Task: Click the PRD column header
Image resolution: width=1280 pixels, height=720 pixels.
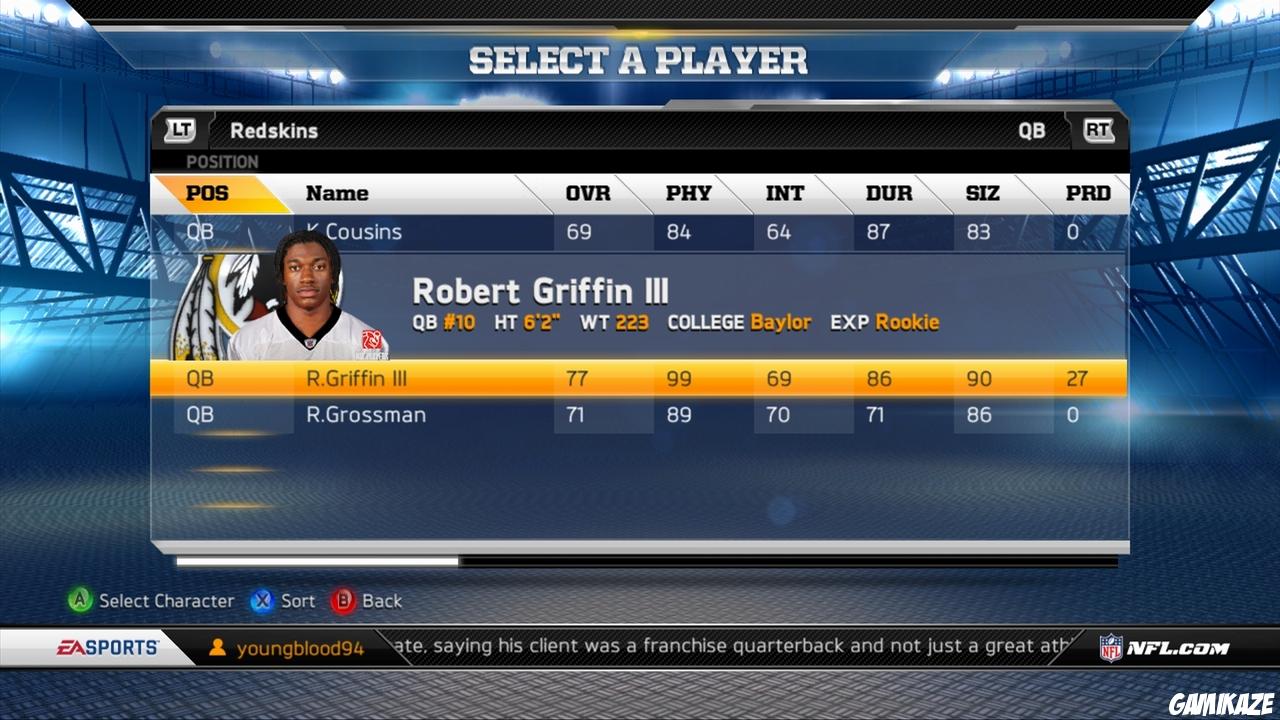Action: pyautogui.click(x=1089, y=193)
